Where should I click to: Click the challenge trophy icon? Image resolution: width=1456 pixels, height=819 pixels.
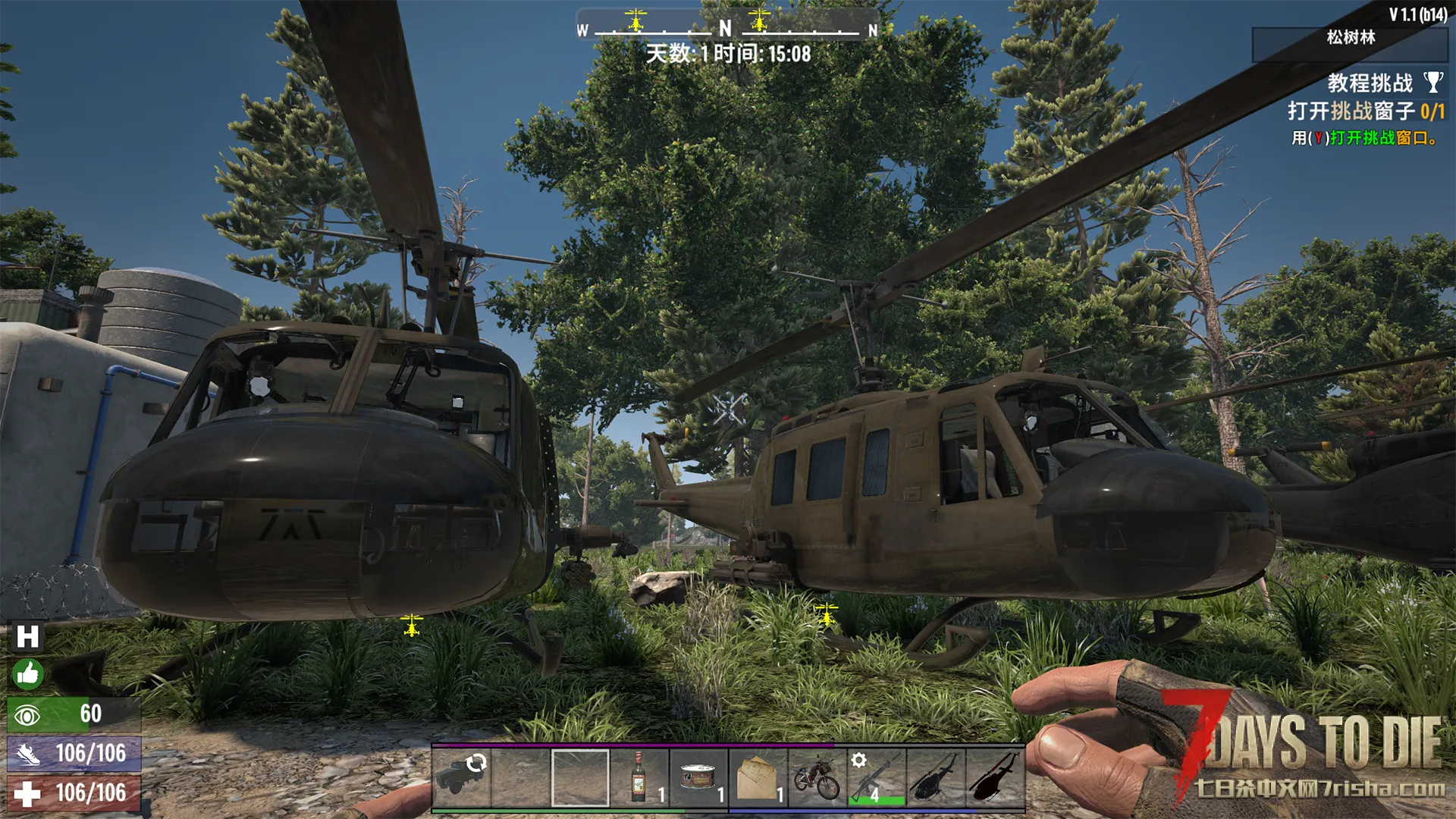click(1432, 82)
